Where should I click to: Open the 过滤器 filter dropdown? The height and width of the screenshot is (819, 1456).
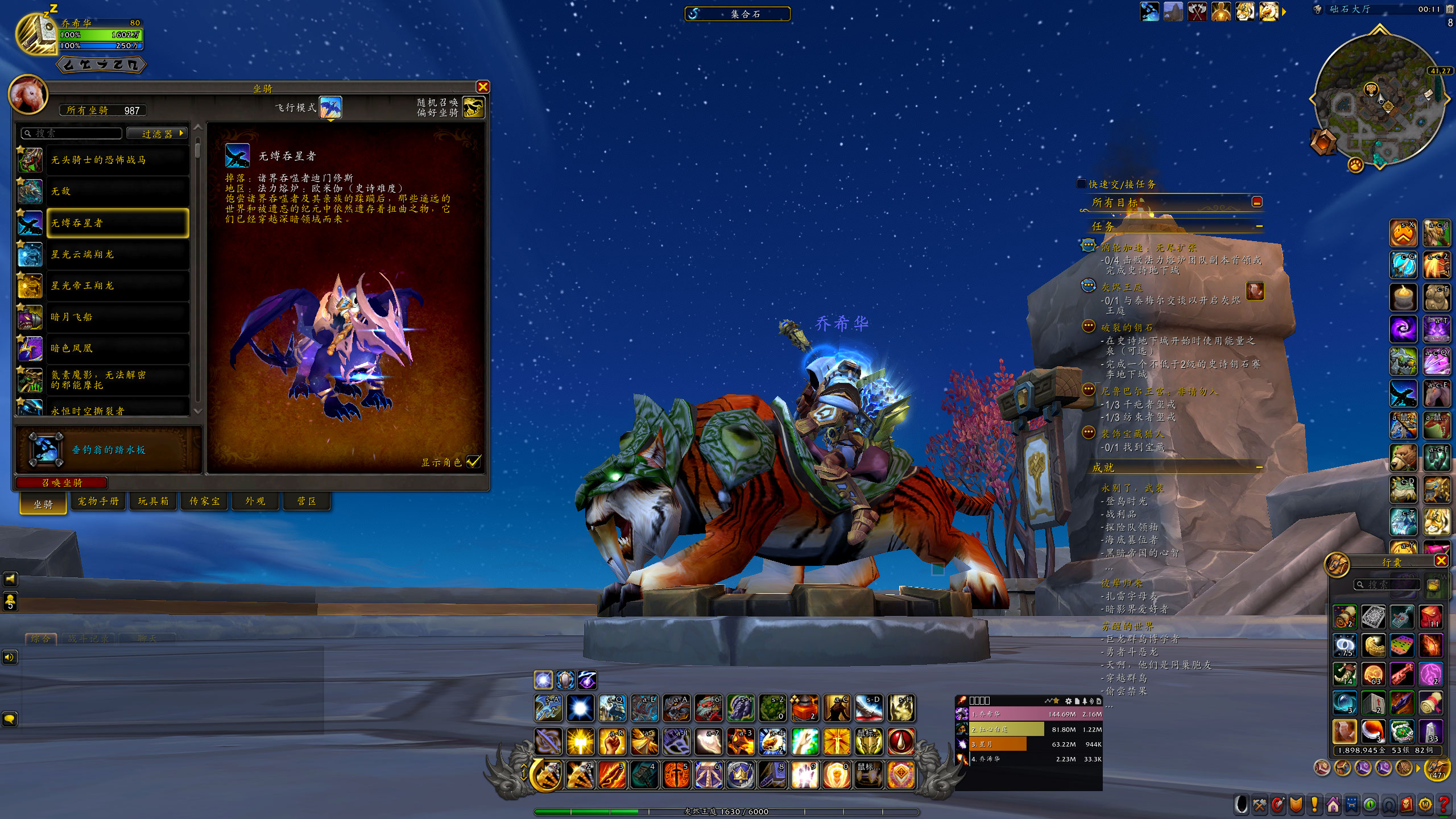pyautogui.click(x=157, y=134)
